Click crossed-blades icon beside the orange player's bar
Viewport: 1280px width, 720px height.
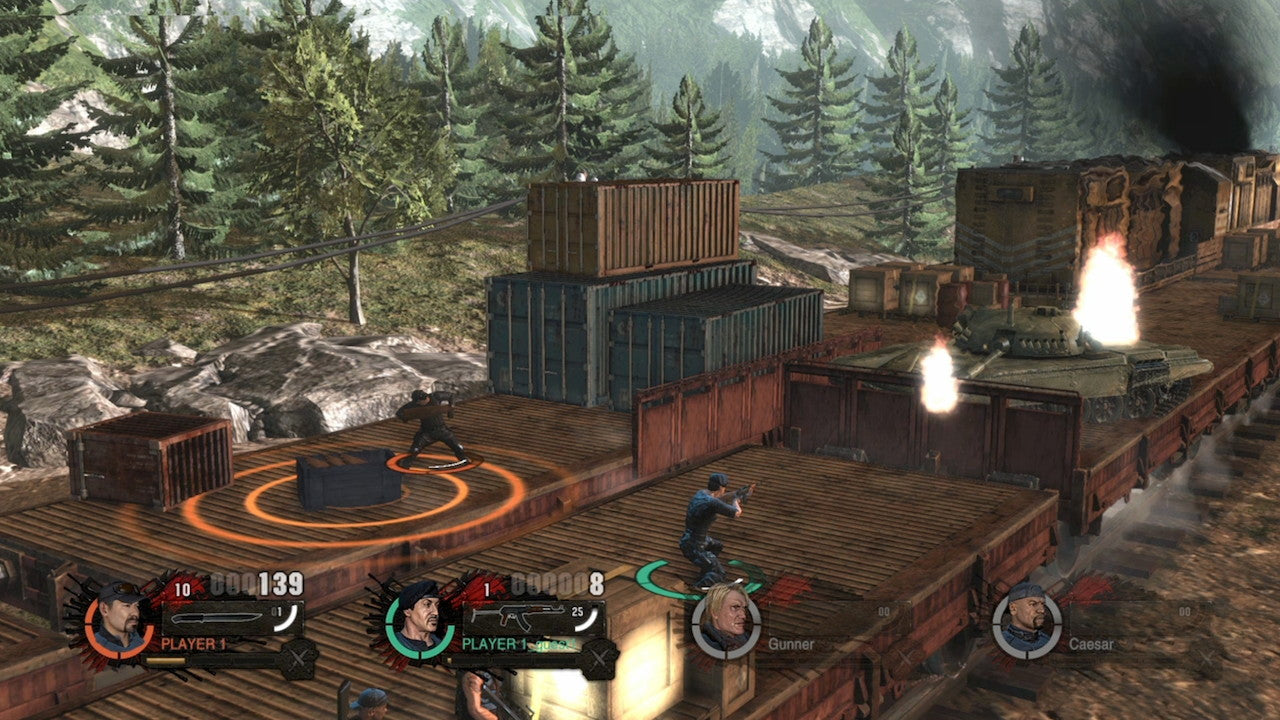click(299, 658)
